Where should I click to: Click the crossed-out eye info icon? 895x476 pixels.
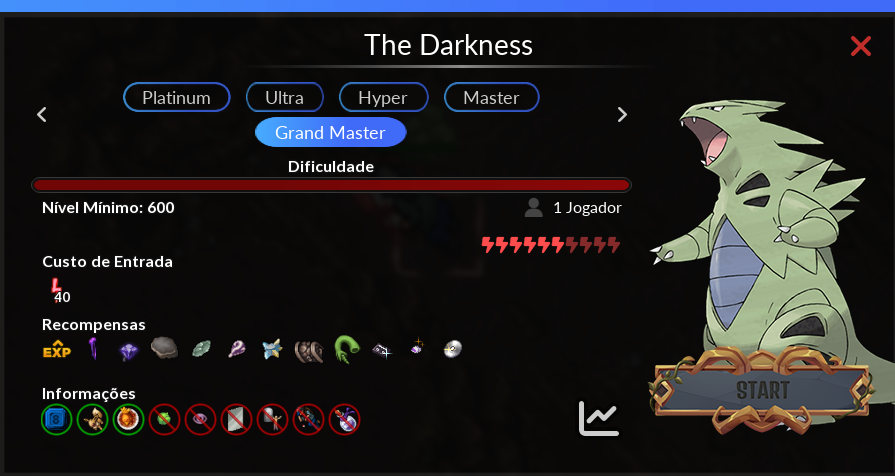pyautogui.click(x=200, y=419)
